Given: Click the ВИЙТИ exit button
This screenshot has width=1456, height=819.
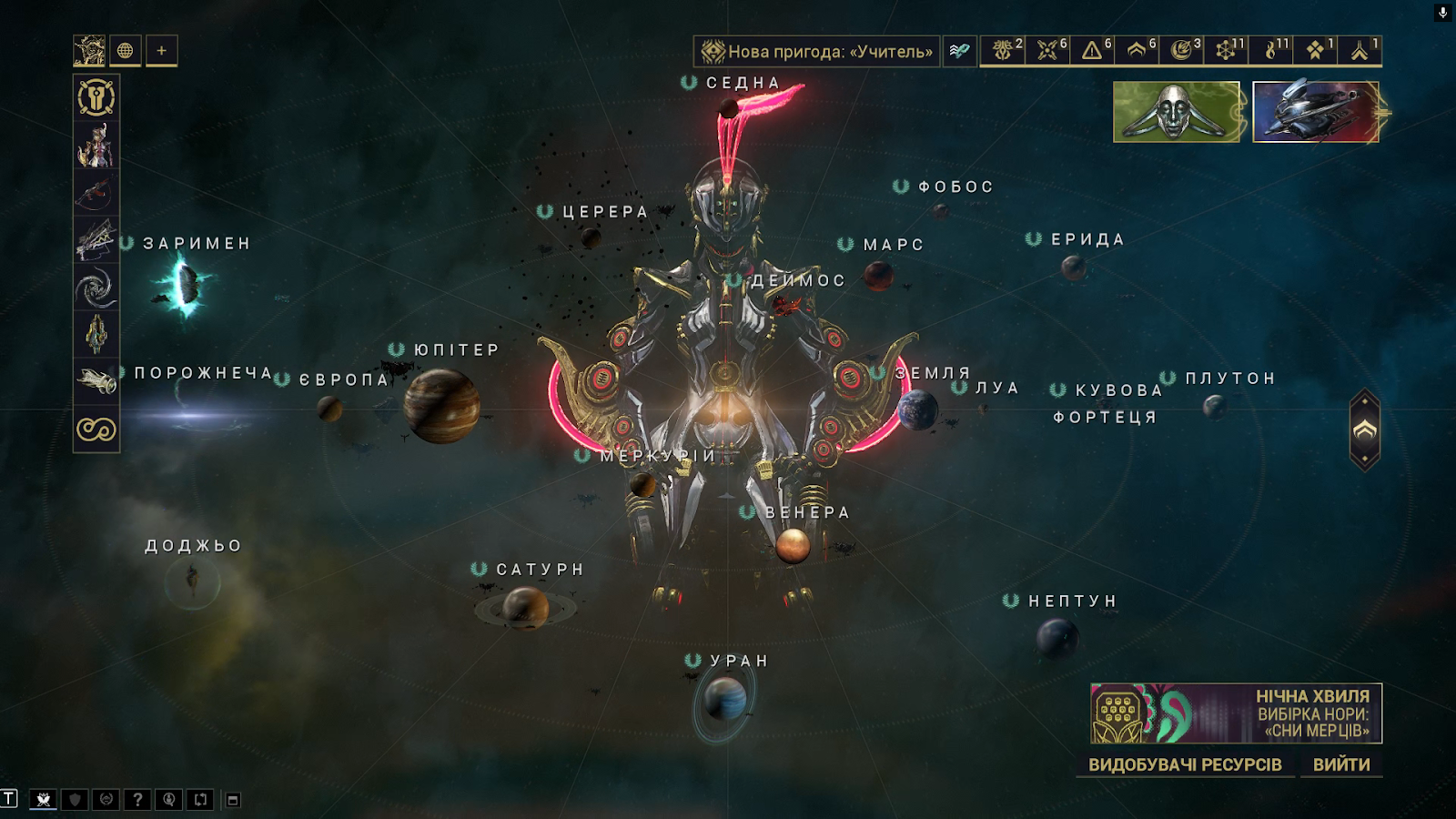Looking at the screenshot, I should (x=1340, y=764).
